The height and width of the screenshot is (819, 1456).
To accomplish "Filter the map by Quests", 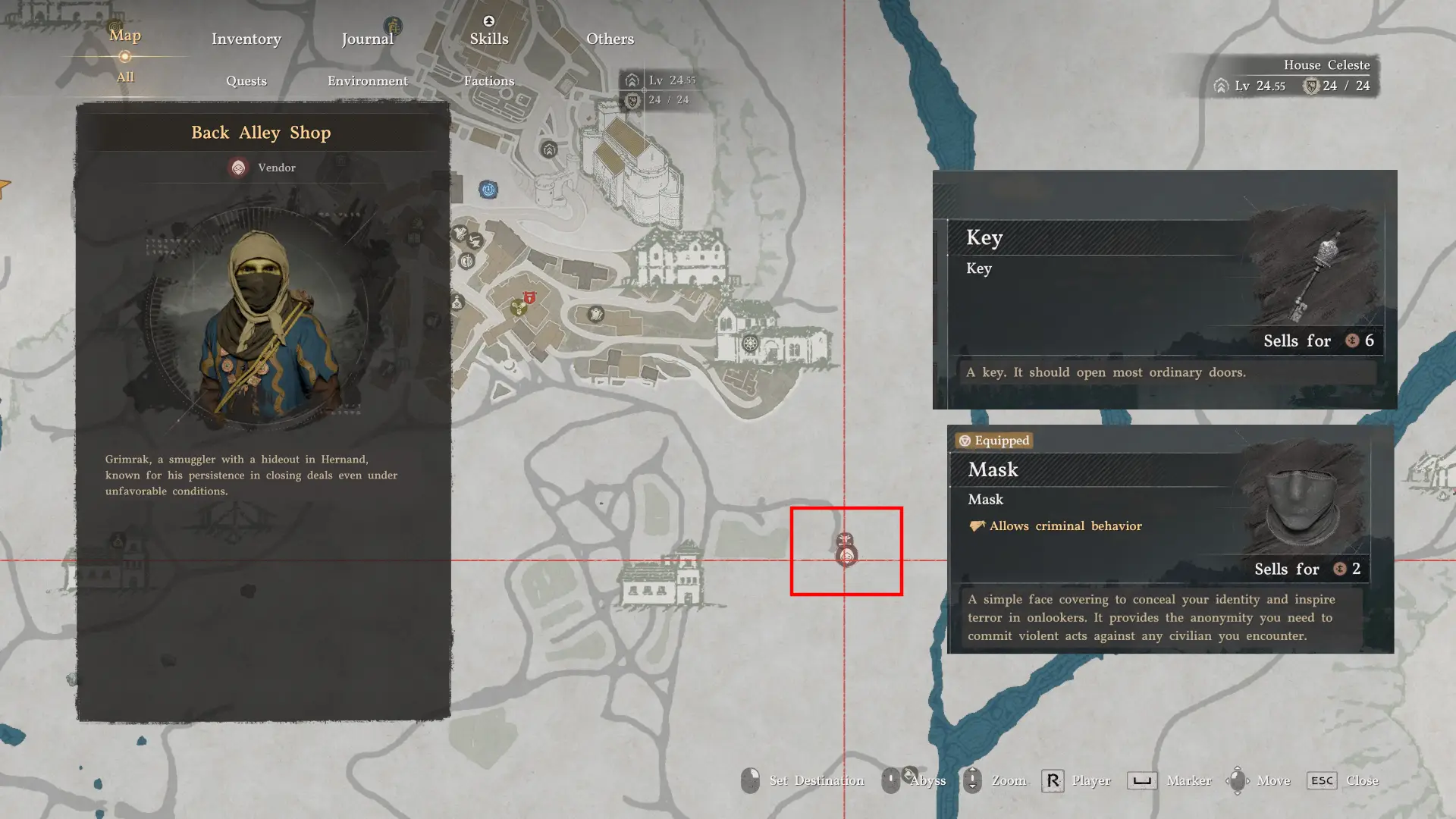I will click(246, 81).
